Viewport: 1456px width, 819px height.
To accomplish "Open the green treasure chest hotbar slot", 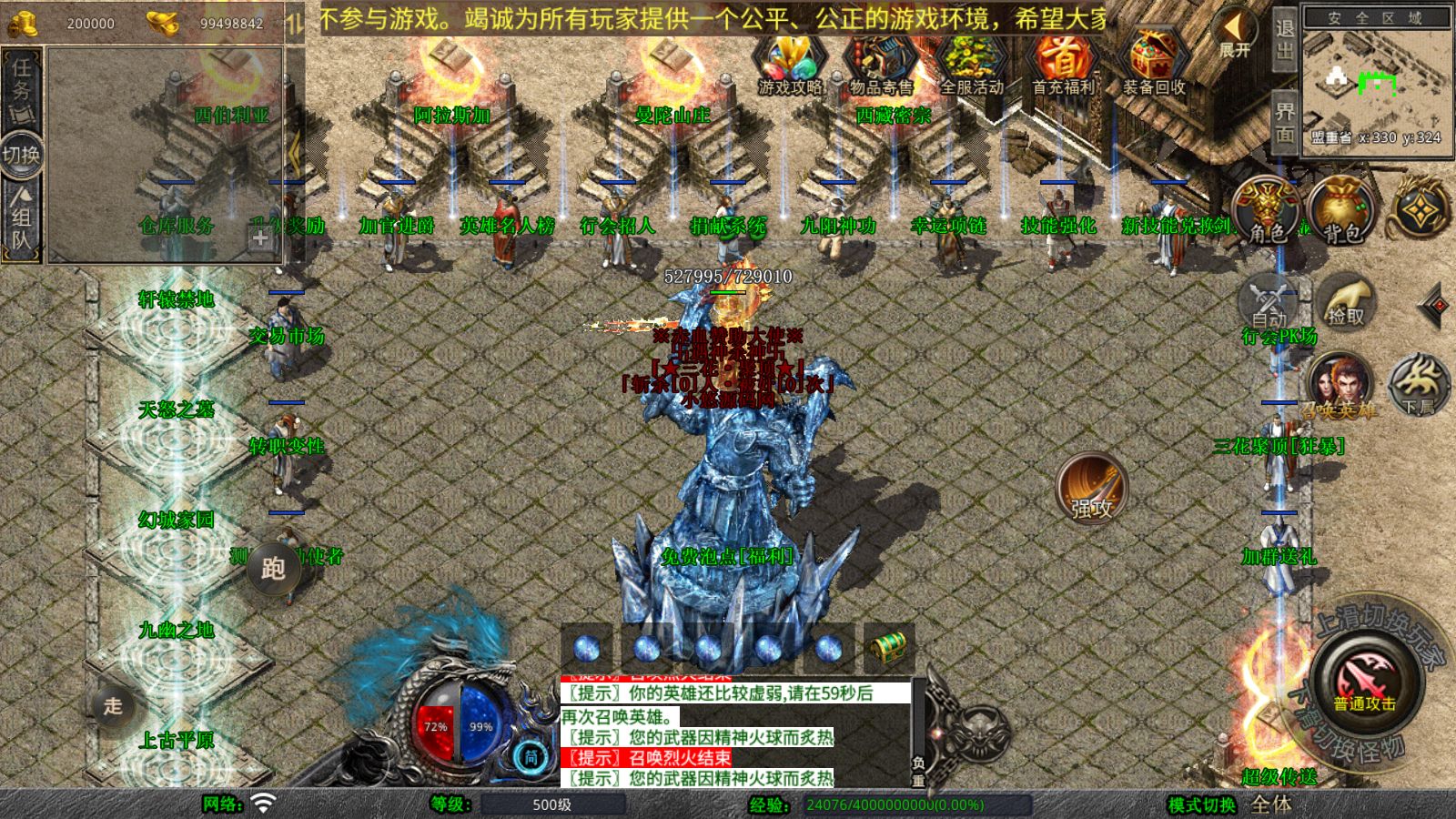I will click(x=888, y=648).
